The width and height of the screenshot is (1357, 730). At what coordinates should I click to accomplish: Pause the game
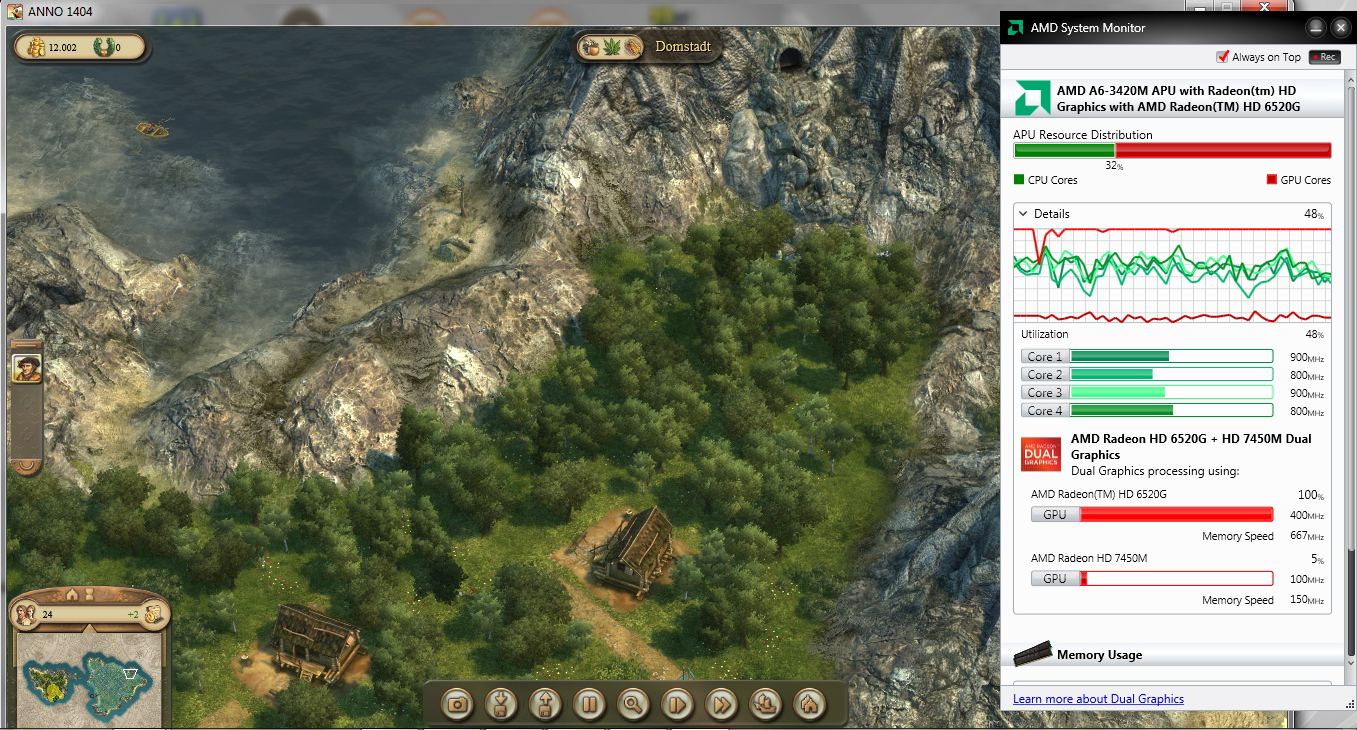click(590, 704)
